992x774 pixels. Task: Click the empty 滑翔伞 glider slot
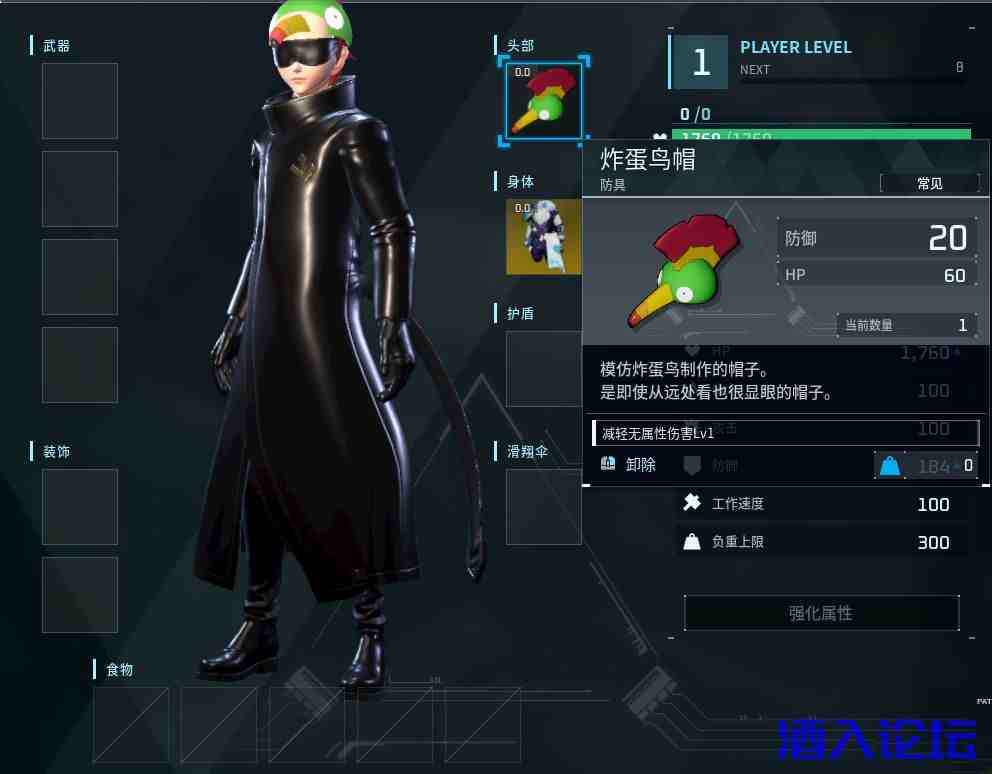coord(543,506)
